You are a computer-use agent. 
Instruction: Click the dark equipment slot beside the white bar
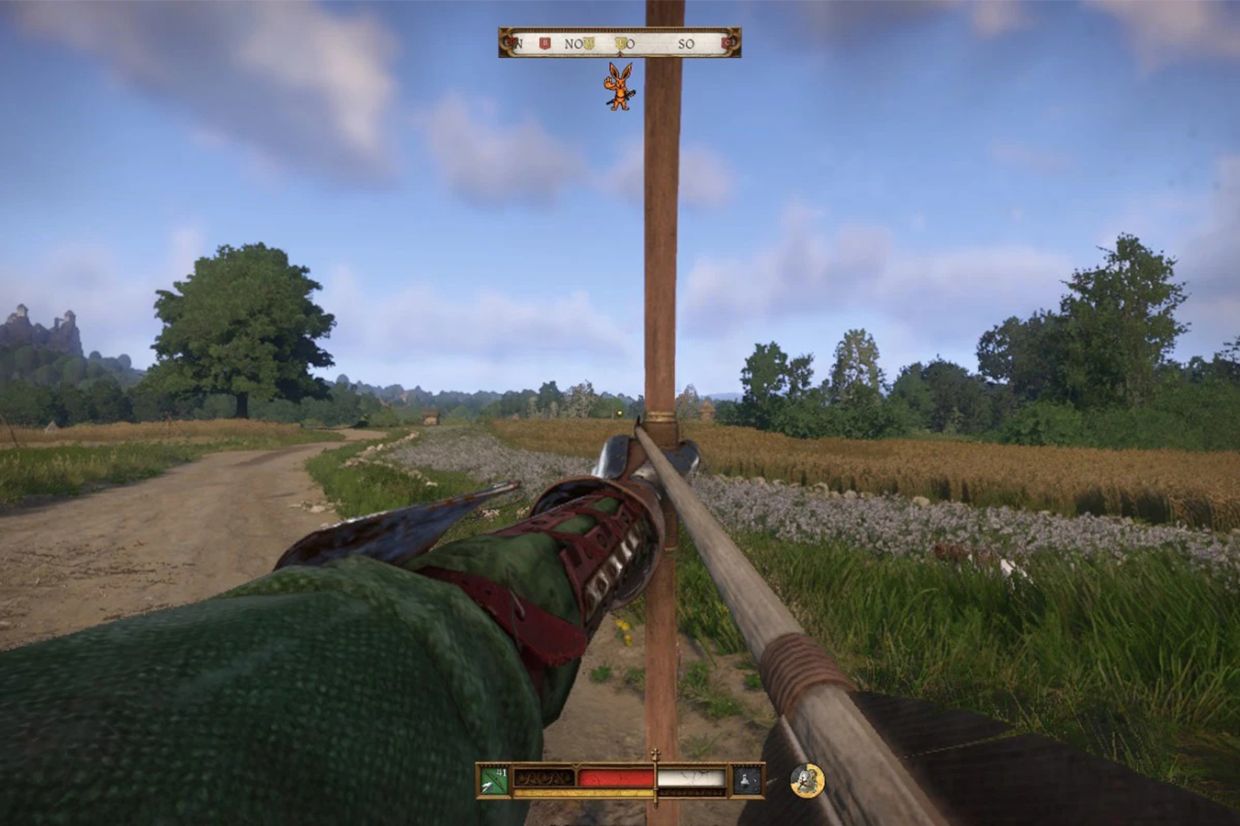click(x=747, y=780)
